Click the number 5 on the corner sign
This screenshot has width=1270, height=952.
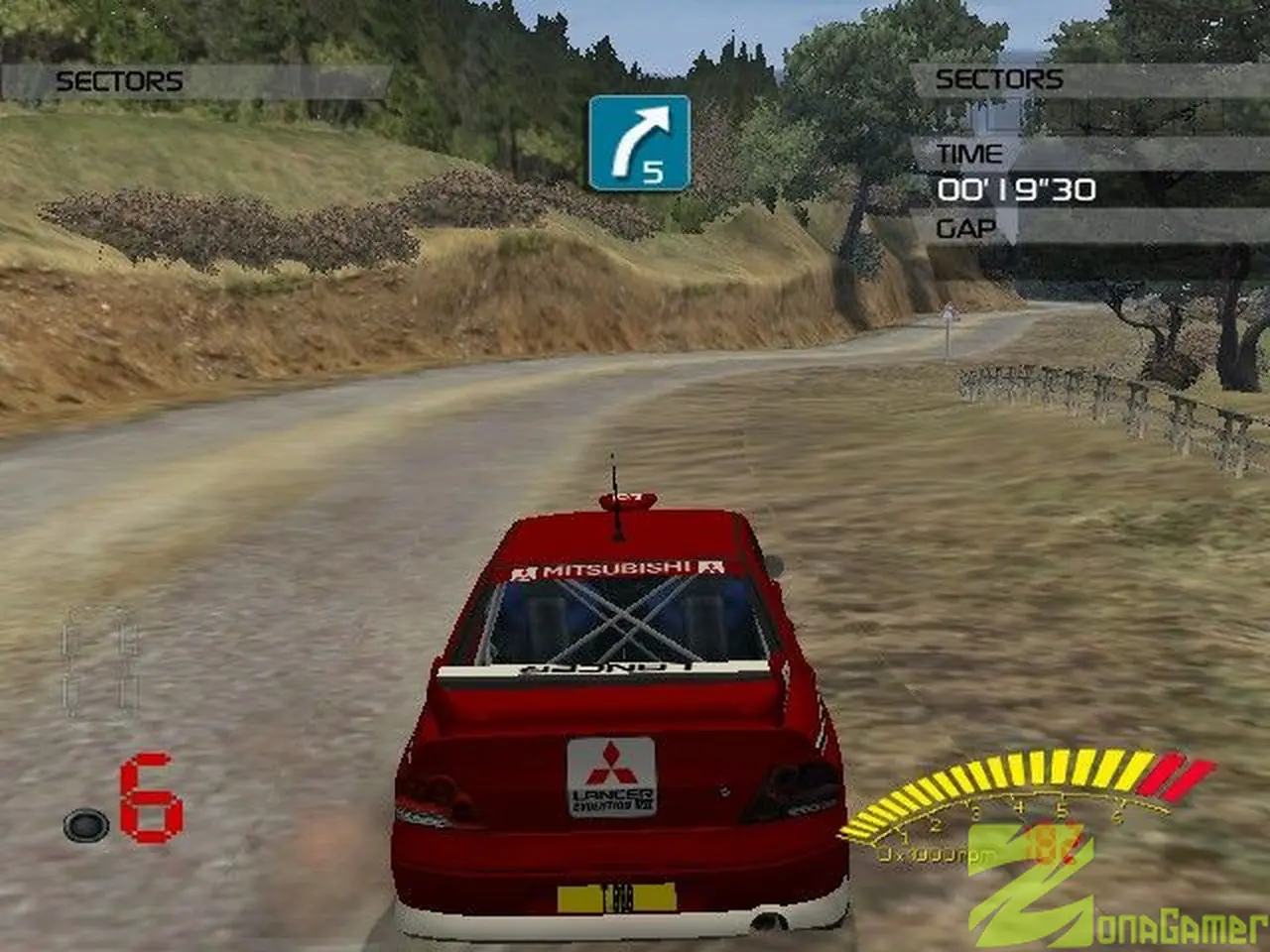pos(652,171)
